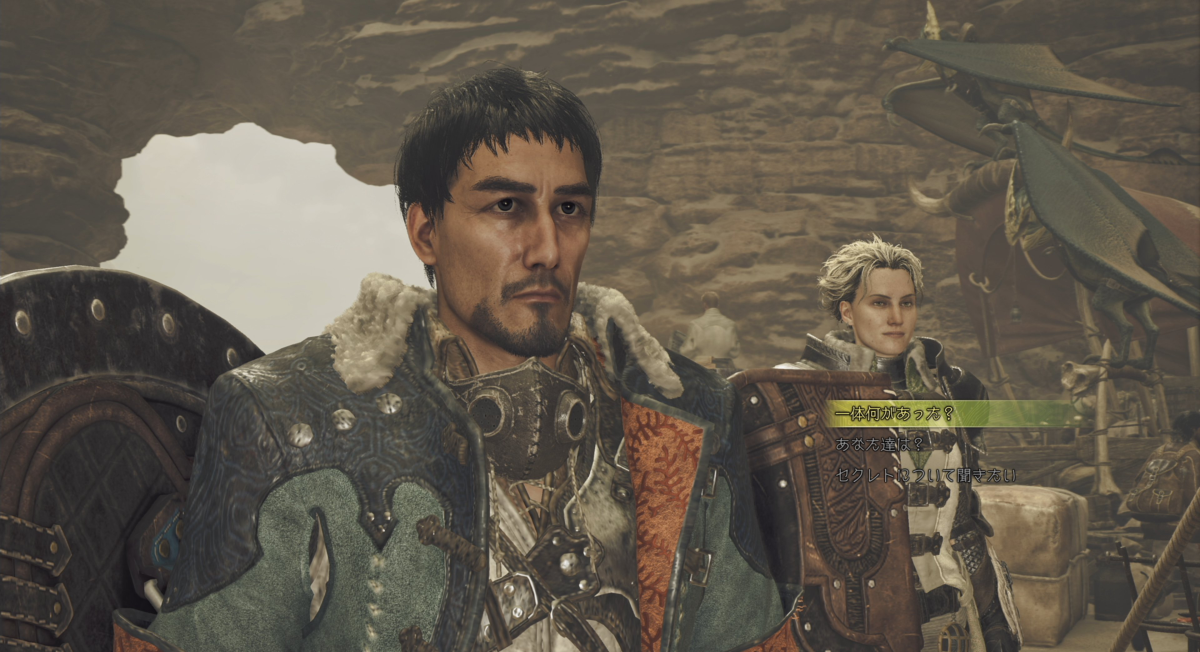Screen dimensions: 1200x652
Task: Choose the reply "一体何があった？"
Action: (893, 414)
